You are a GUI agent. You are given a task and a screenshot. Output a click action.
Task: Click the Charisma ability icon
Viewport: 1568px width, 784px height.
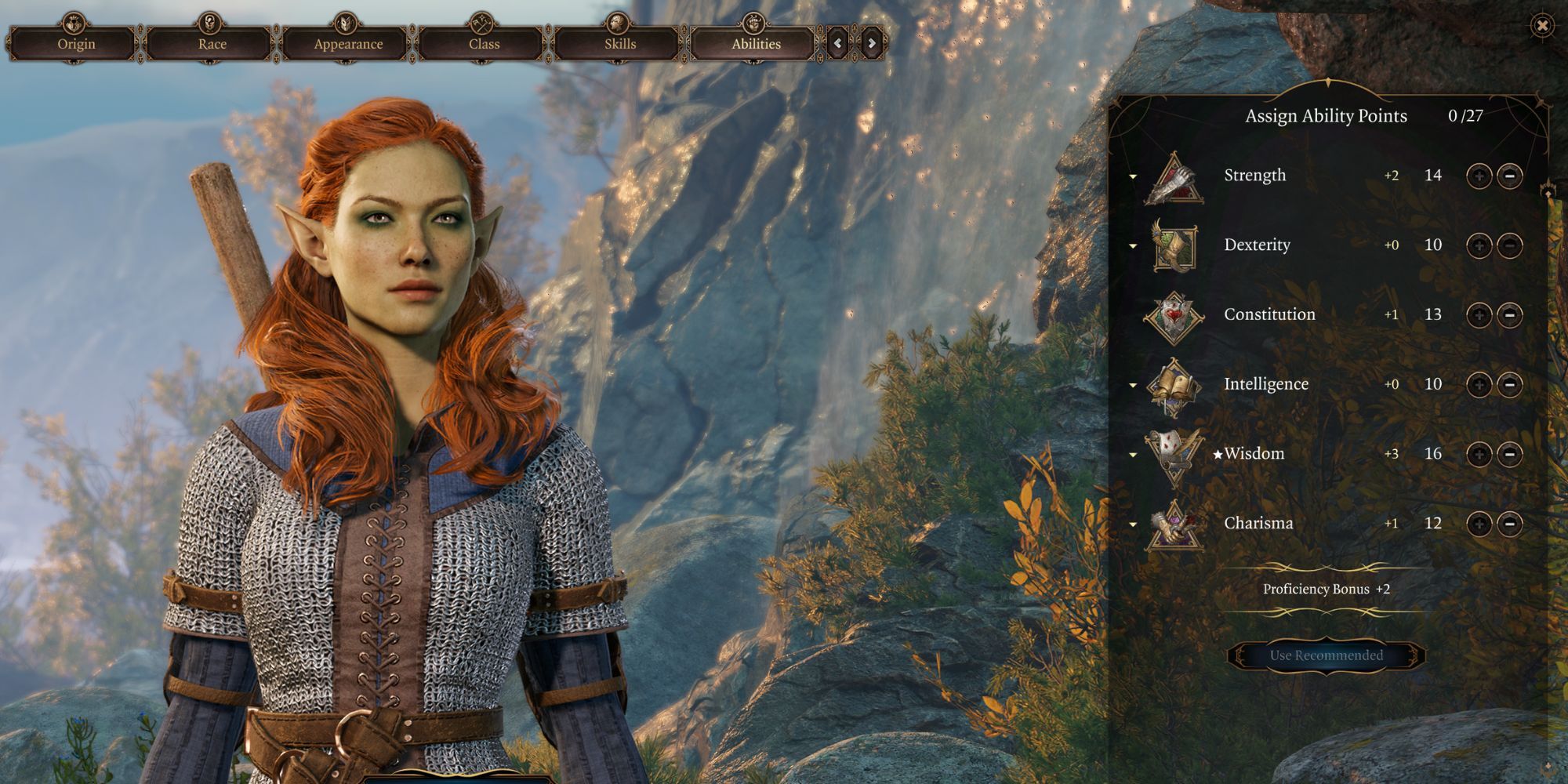click(x=1172, y=523)
